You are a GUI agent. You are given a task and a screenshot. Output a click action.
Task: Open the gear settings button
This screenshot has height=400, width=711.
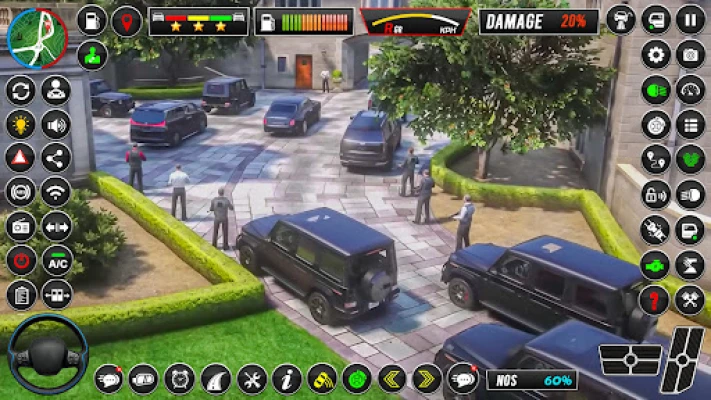[656, 54]
